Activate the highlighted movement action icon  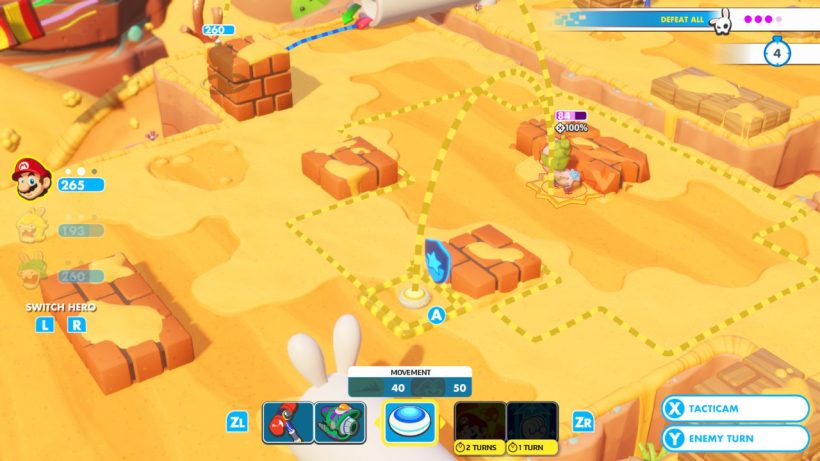(x=409, y=422)
